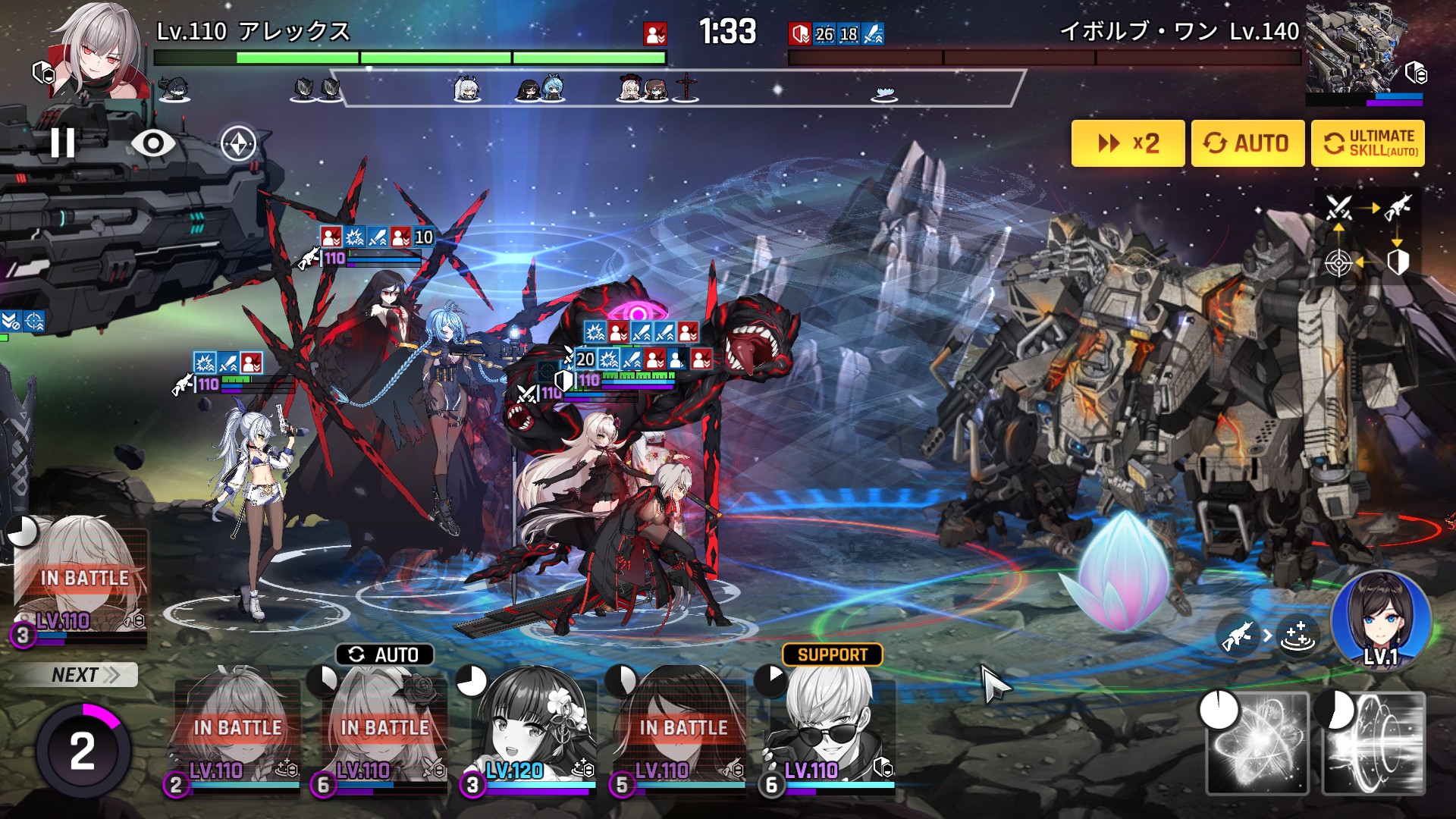1456x819 pixels.
Task: Tap the round compass star icon
Action: coord(238,143)
